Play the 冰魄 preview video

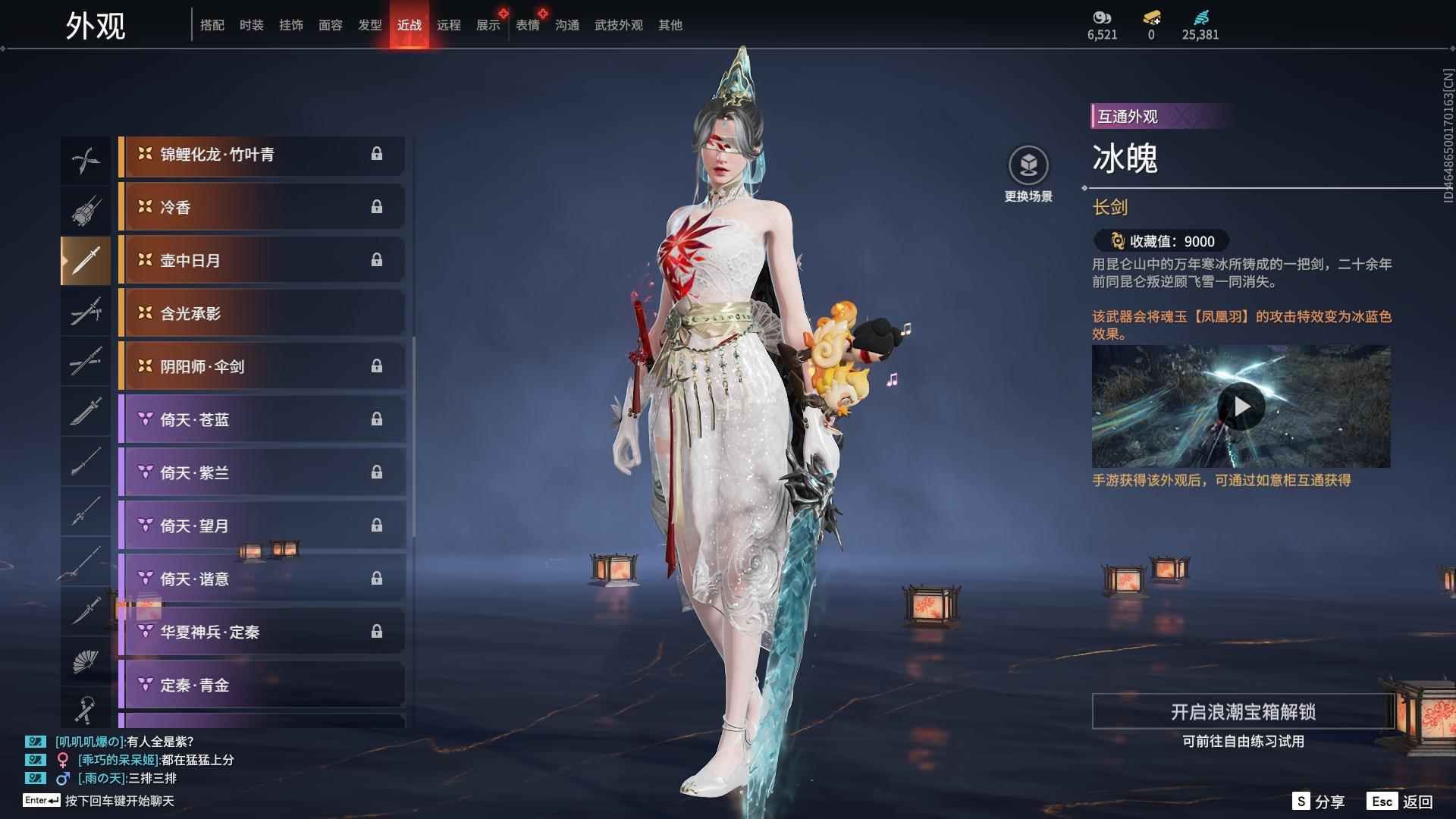tap(1241, 407)
